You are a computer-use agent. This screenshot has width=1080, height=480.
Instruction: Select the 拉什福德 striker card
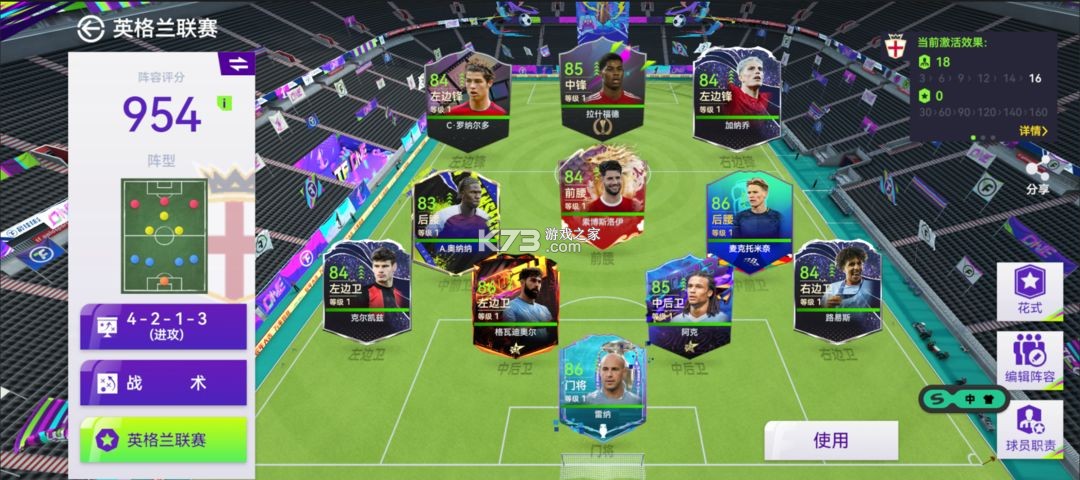pos(603,92)
